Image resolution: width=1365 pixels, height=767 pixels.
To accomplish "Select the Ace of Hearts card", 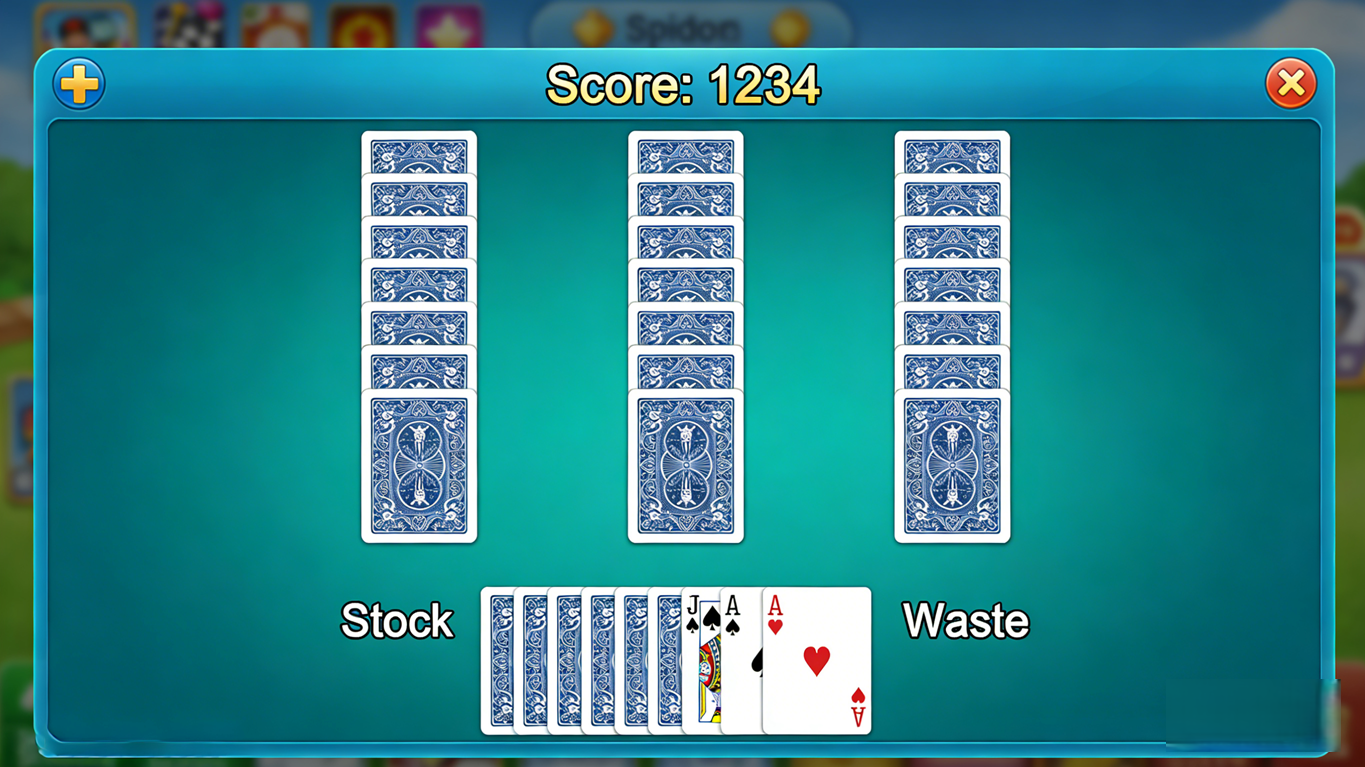I will 815,660.
